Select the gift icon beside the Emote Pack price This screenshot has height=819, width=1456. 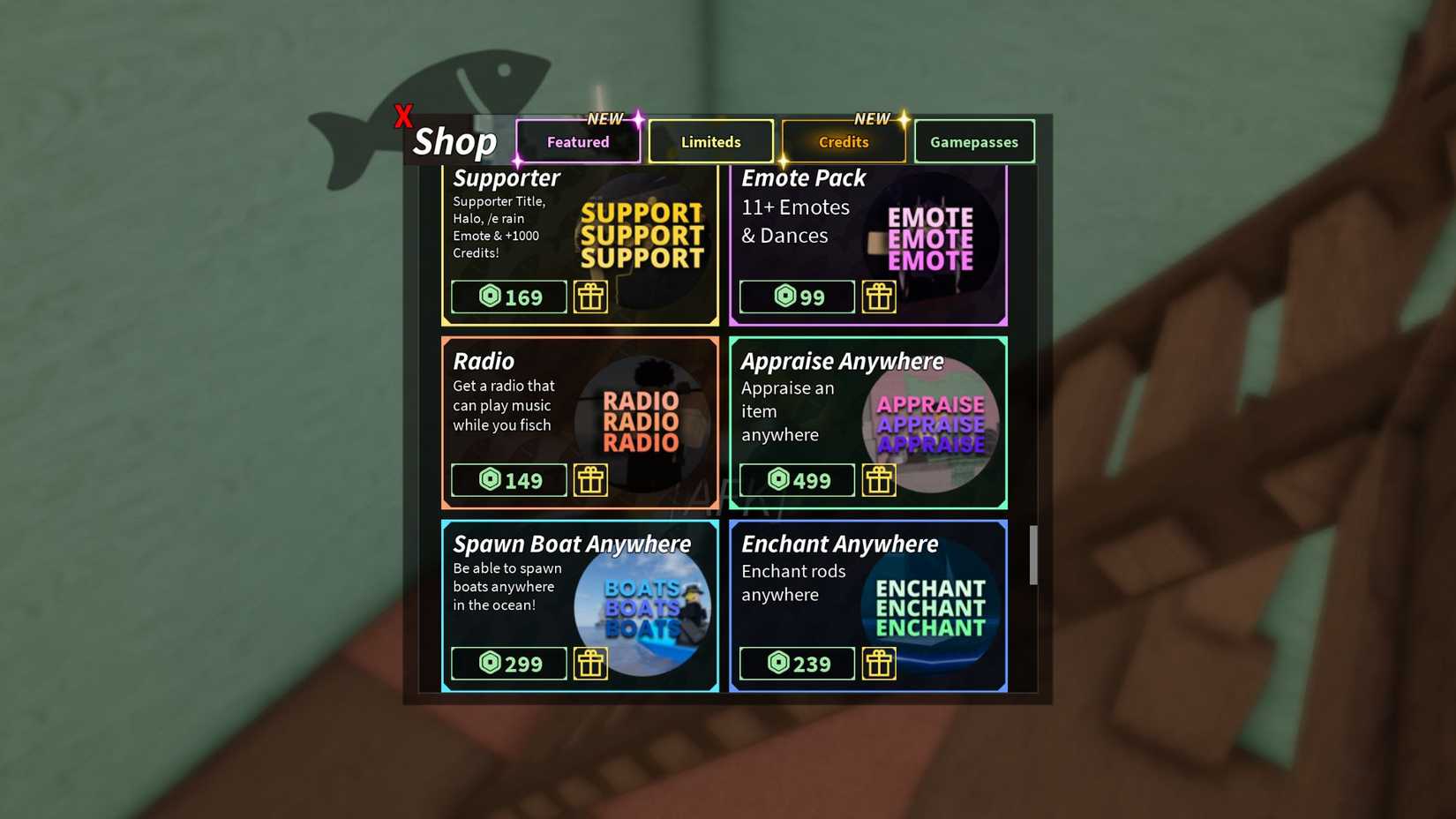879,297
